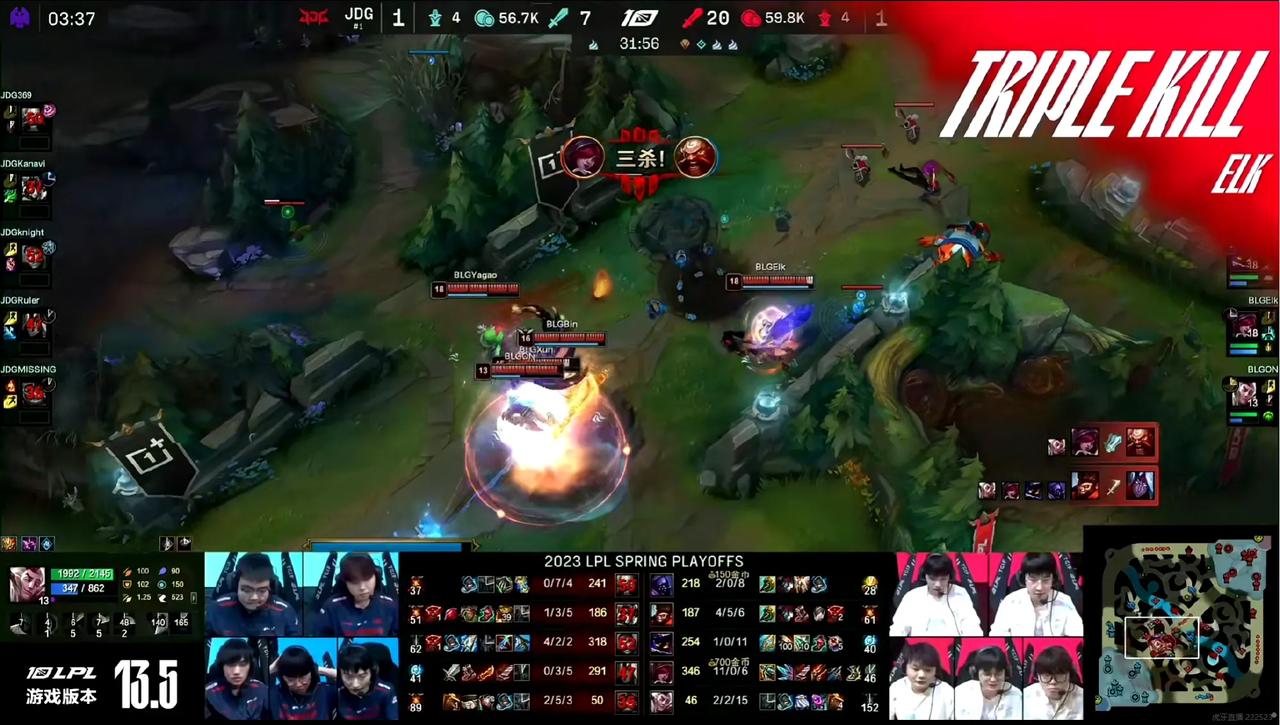Click the 11/0/6 player's scoreboard champion icon
Screen dimensions: 1280x725
coord(662,672)
